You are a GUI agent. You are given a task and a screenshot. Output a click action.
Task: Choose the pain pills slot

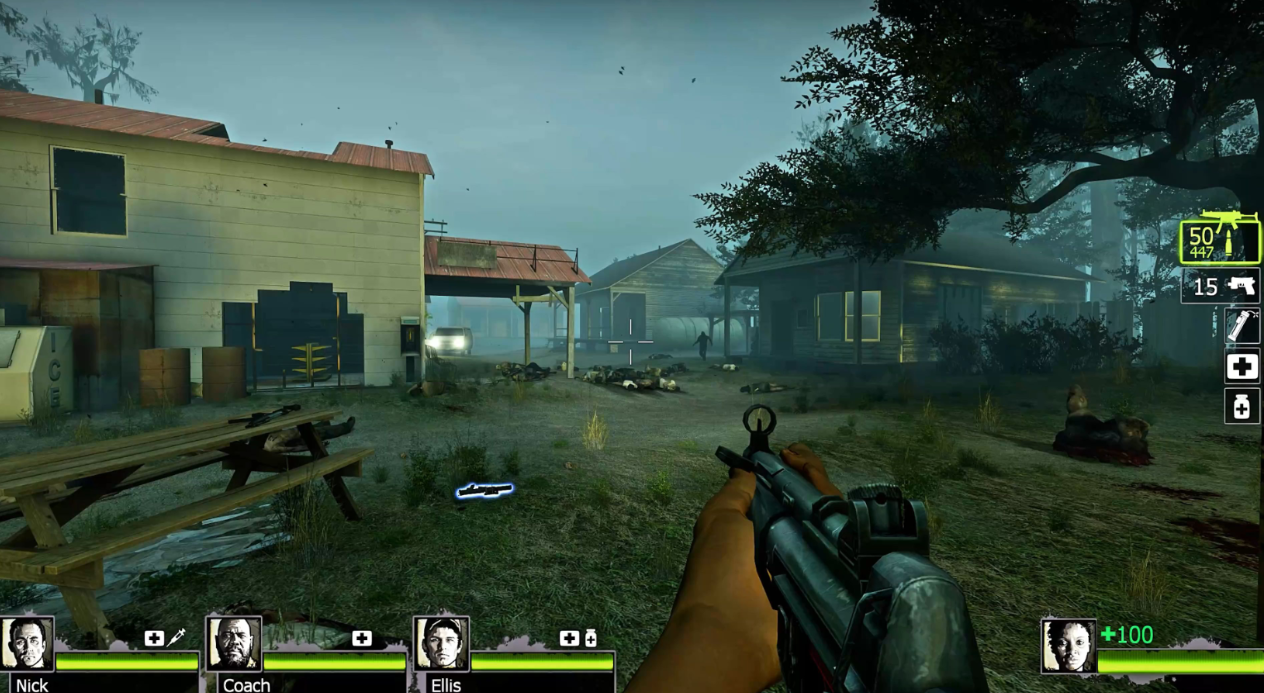coord(1242,405)
